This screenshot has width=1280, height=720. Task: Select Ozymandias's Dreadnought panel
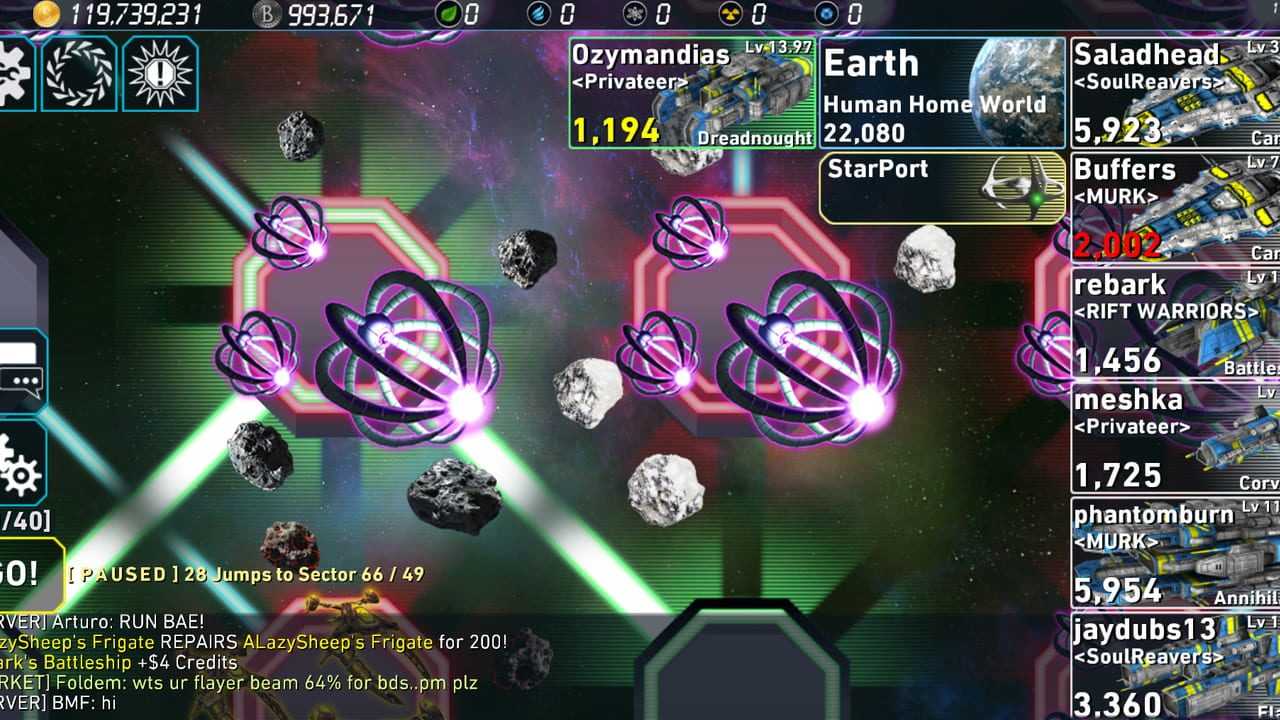coord(692,93)
